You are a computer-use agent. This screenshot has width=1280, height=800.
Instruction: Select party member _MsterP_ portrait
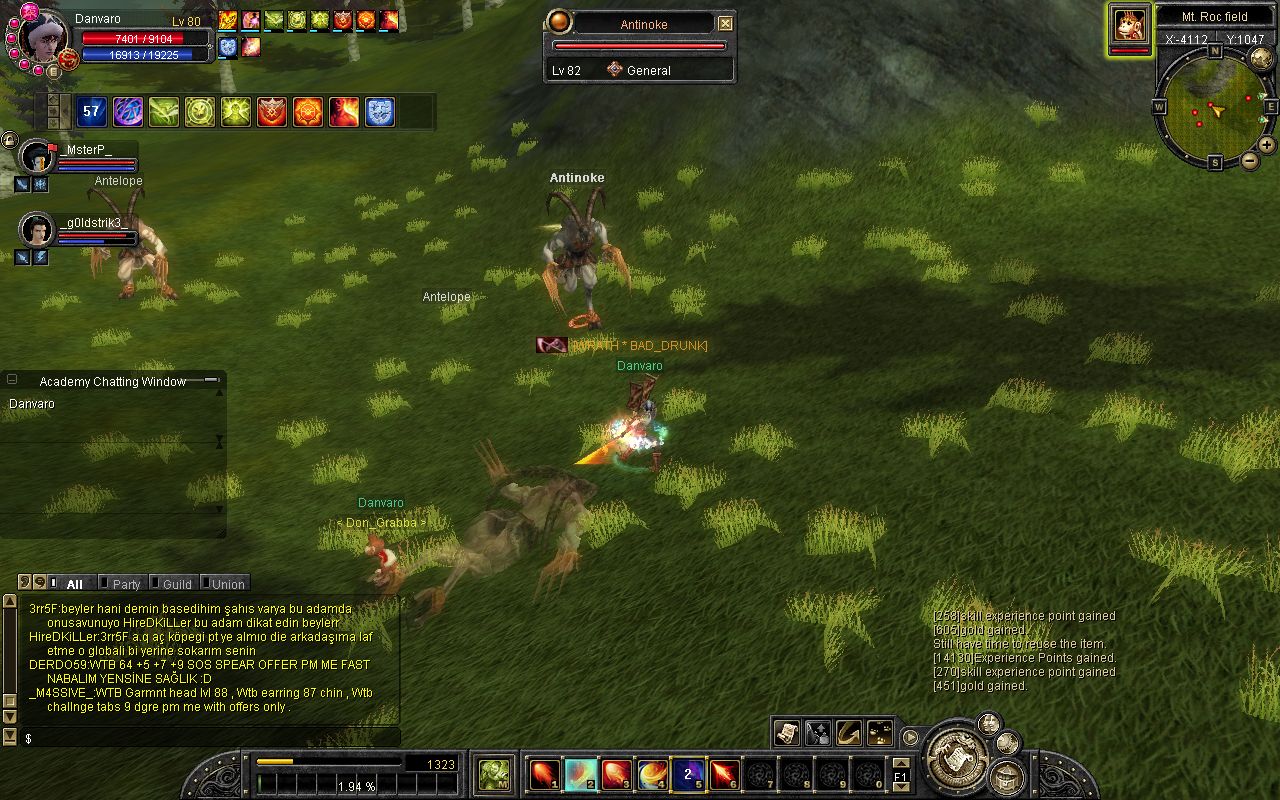click(37, 157)
